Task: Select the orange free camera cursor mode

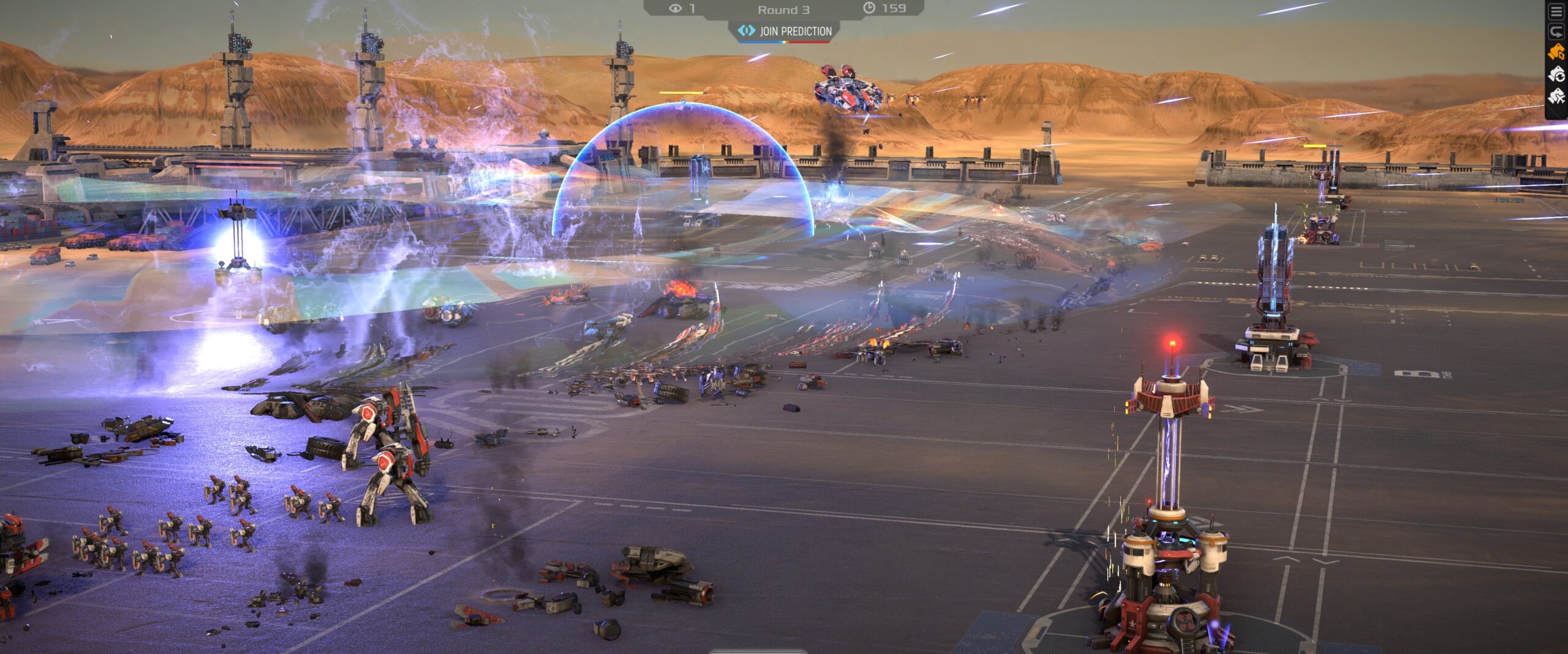Action: tap(1557, 53)
